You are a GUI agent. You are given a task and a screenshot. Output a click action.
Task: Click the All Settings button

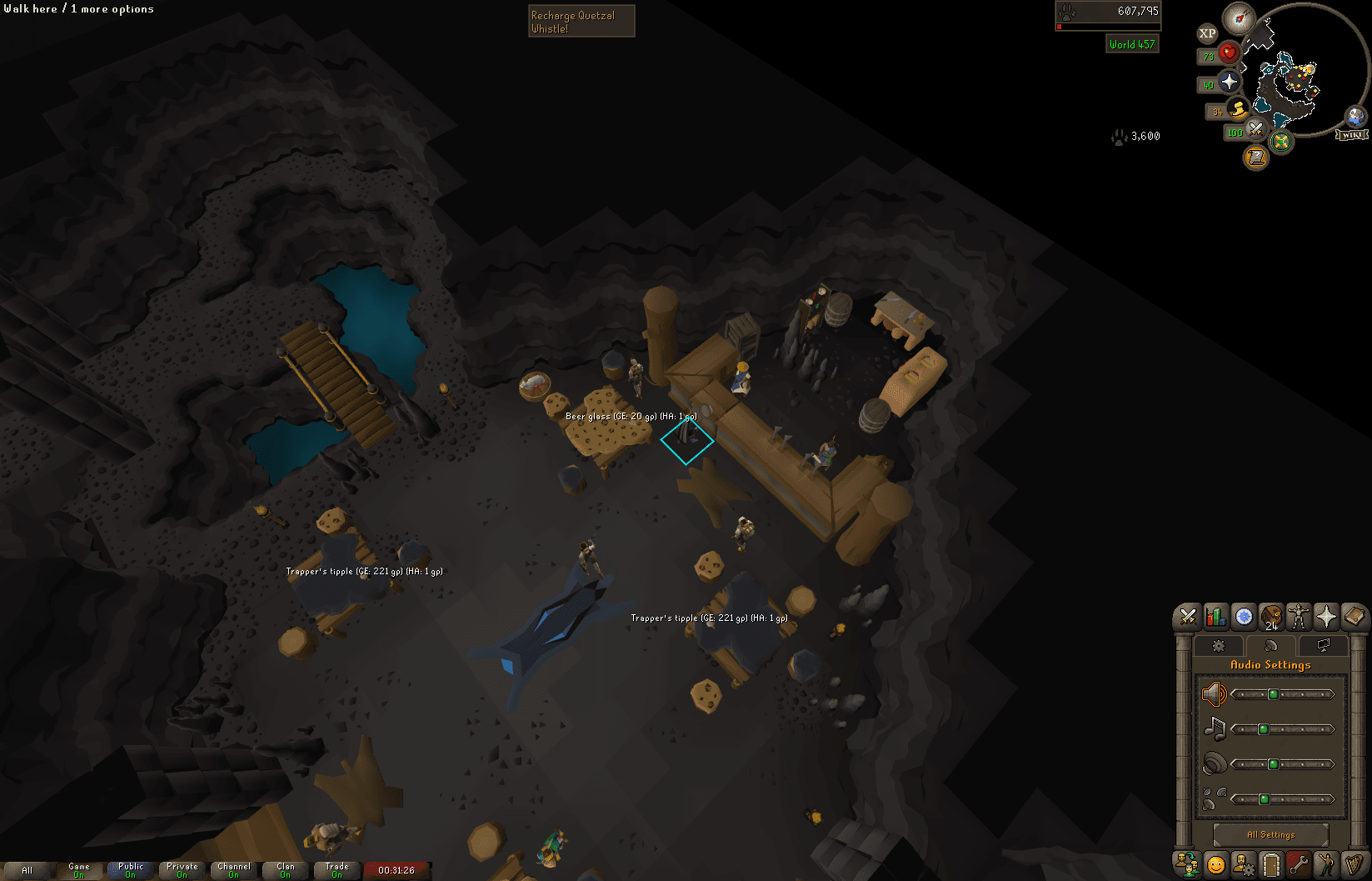pyautogui.click(x=1272, y=834)
